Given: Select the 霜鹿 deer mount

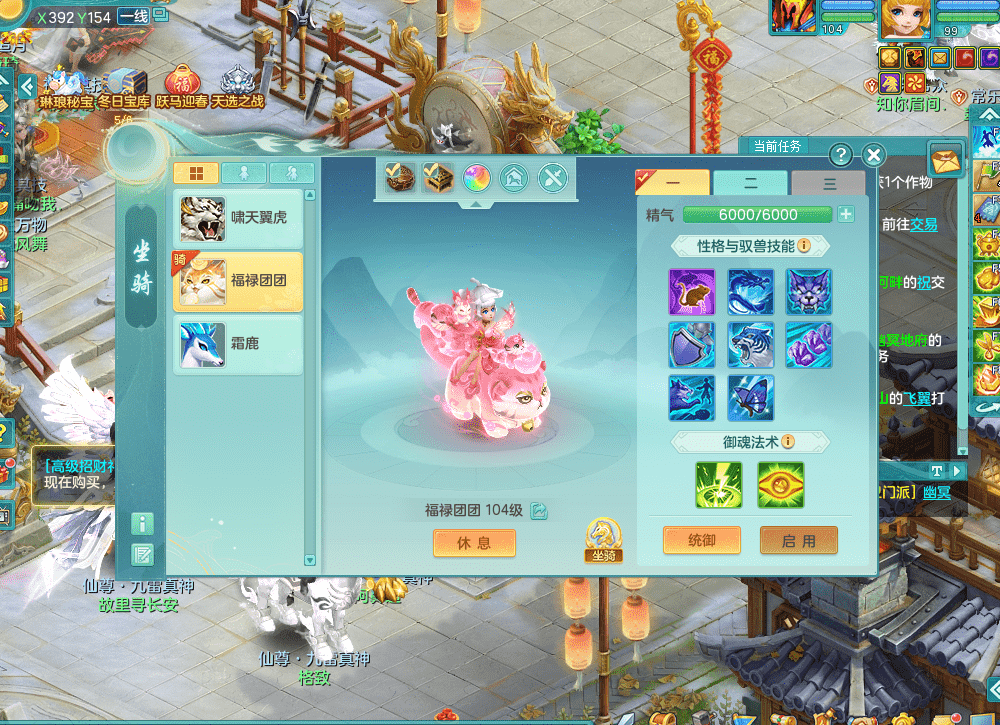Looking at the screenshot, I should (x=238, y=345).
